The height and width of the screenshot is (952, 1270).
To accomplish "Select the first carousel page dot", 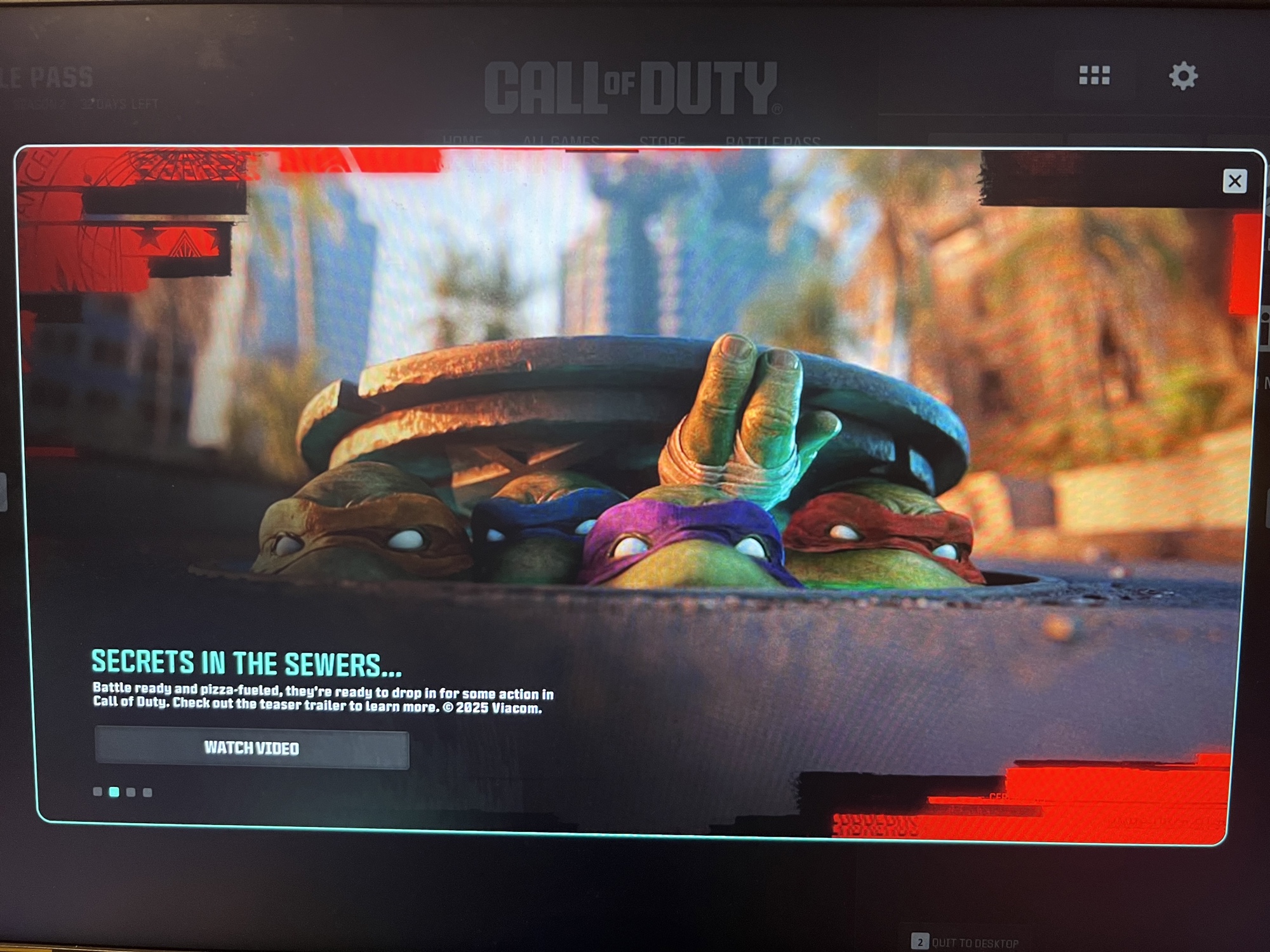I will [98, 791].
